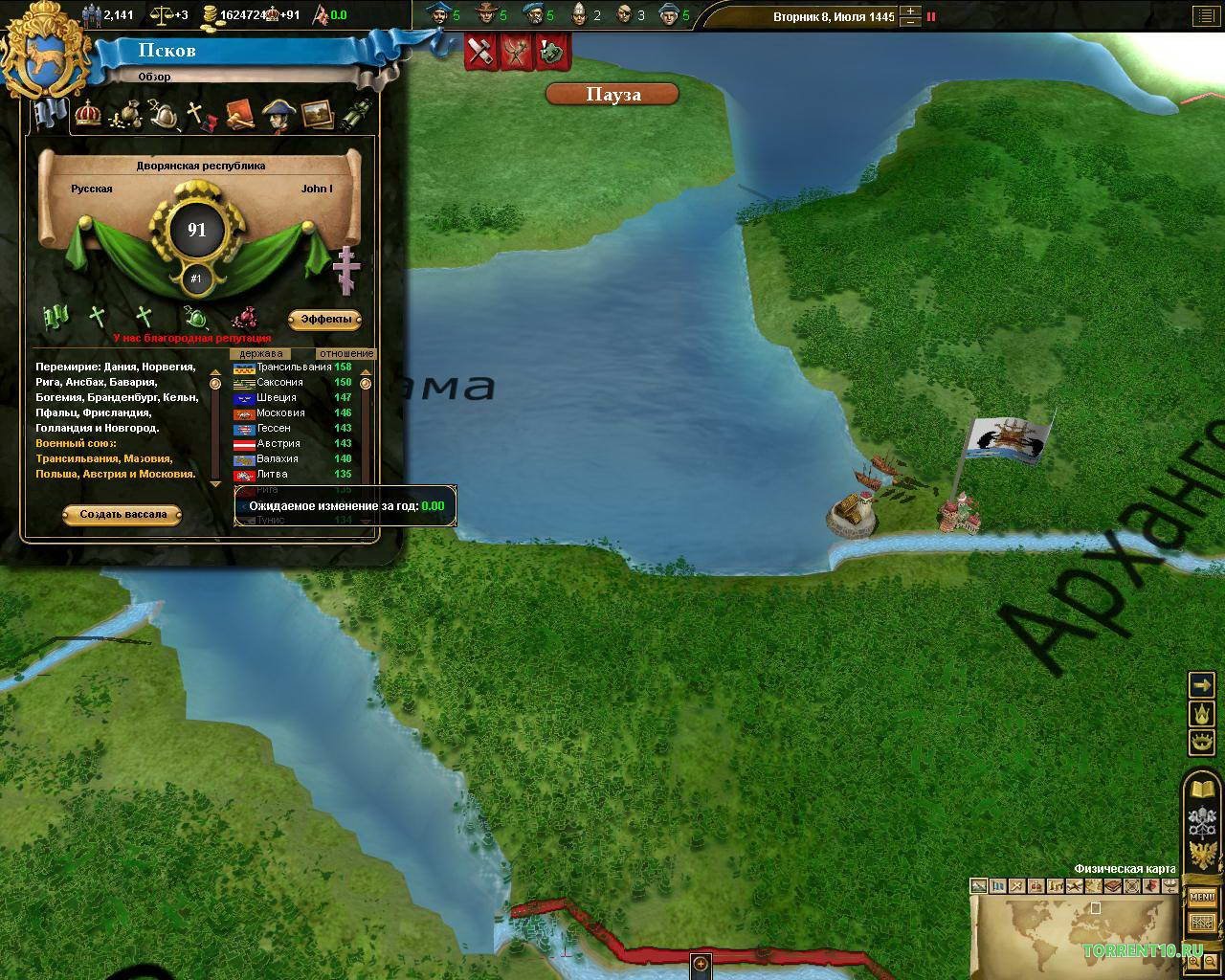Open the Religion tab with the cross icon
Screen dimensions: 1225x980
197,114
